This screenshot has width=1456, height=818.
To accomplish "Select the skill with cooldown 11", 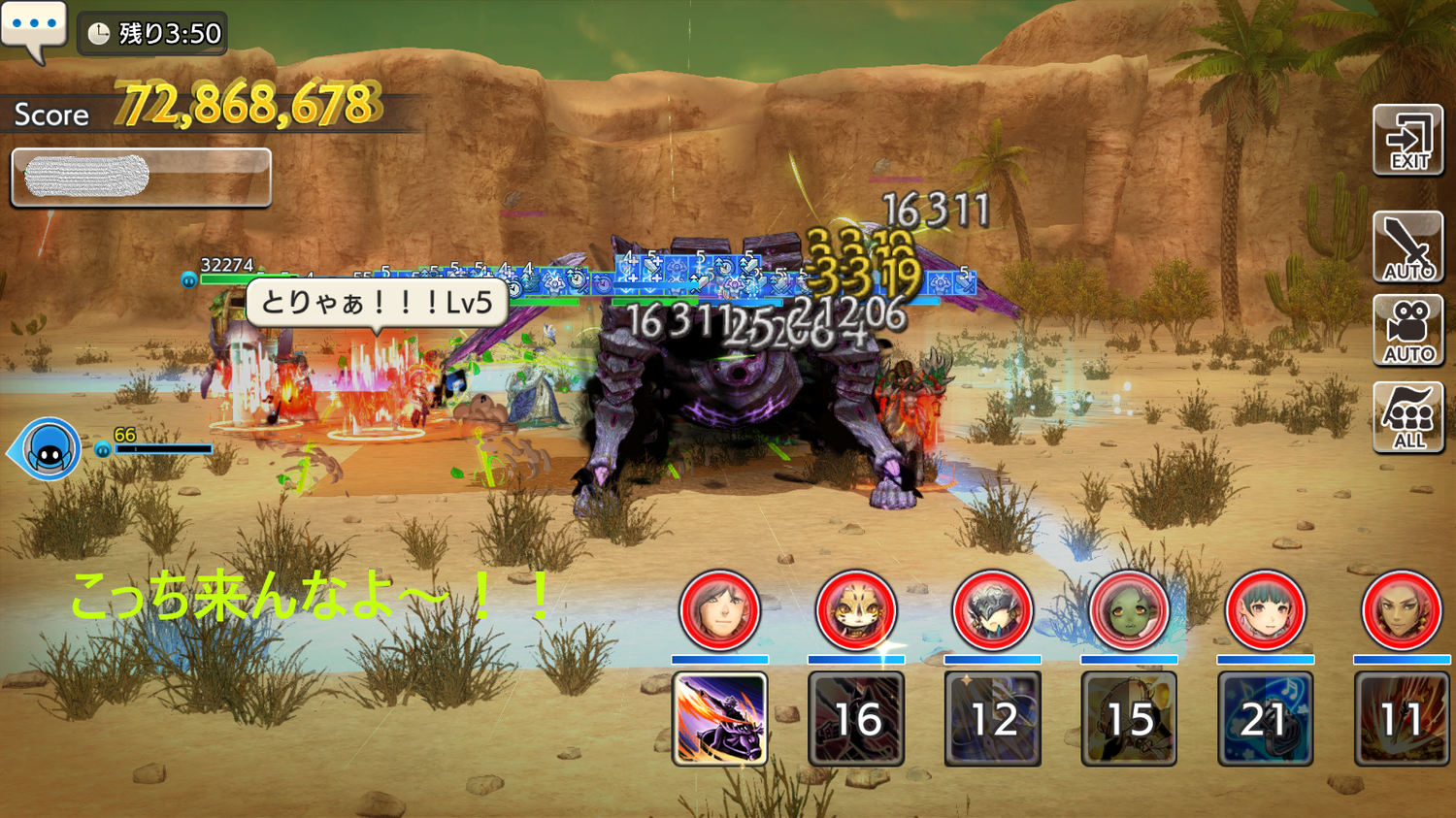I will click(1402, 719).
